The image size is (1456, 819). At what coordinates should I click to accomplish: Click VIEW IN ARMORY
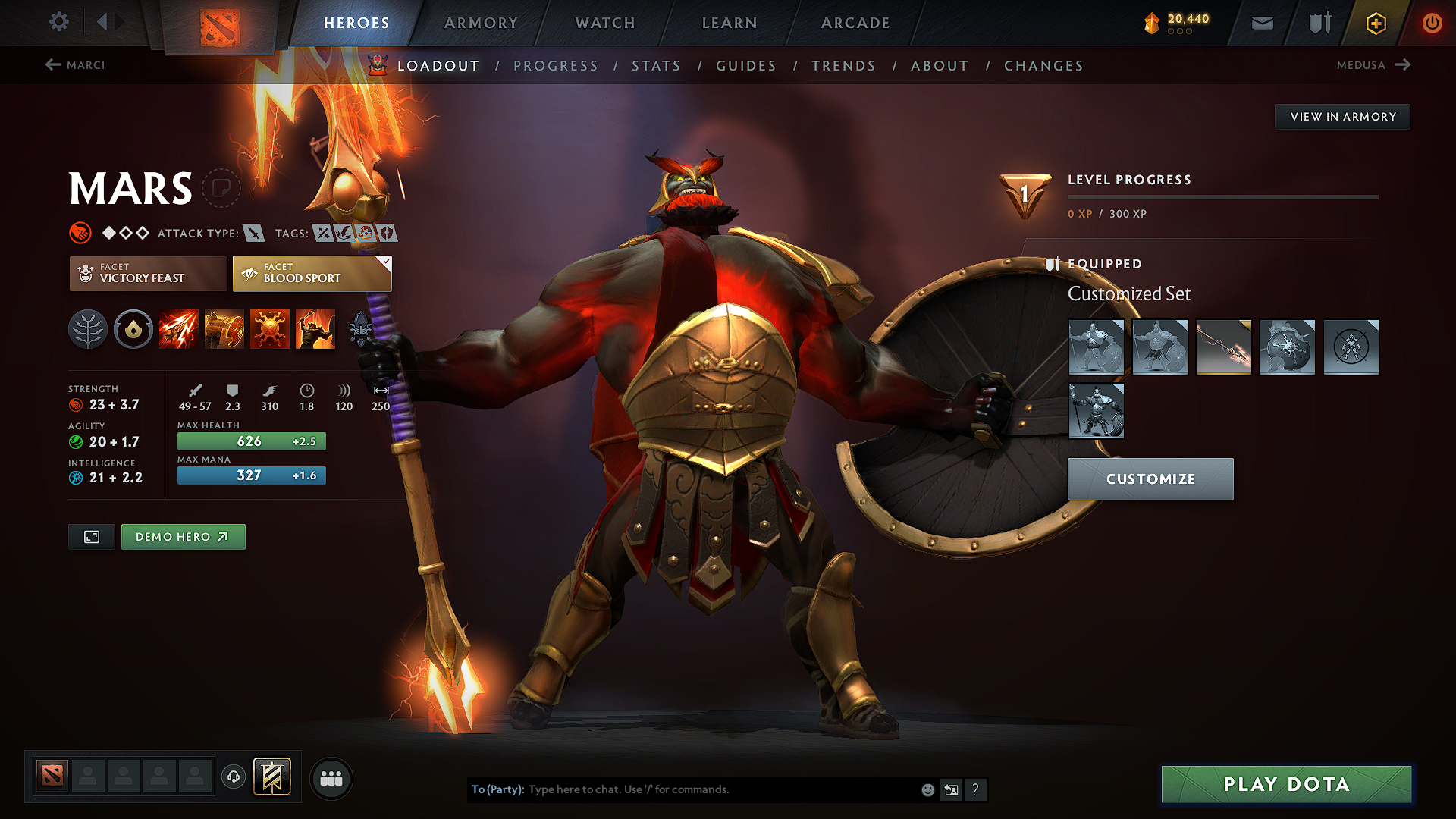pos(1342,116)
